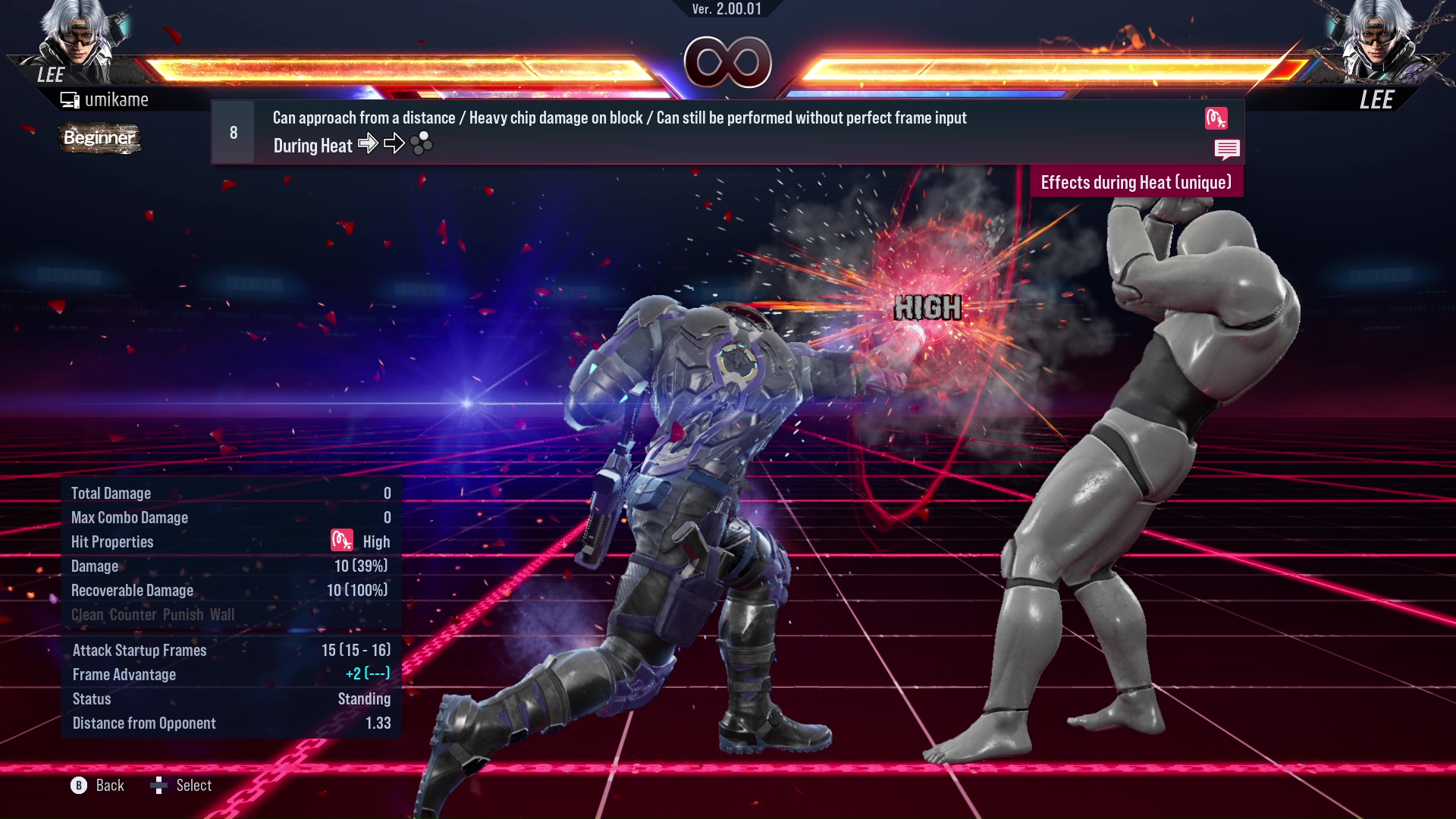Click the Heat effect icon on instruction row 8

pos(1218,119)
